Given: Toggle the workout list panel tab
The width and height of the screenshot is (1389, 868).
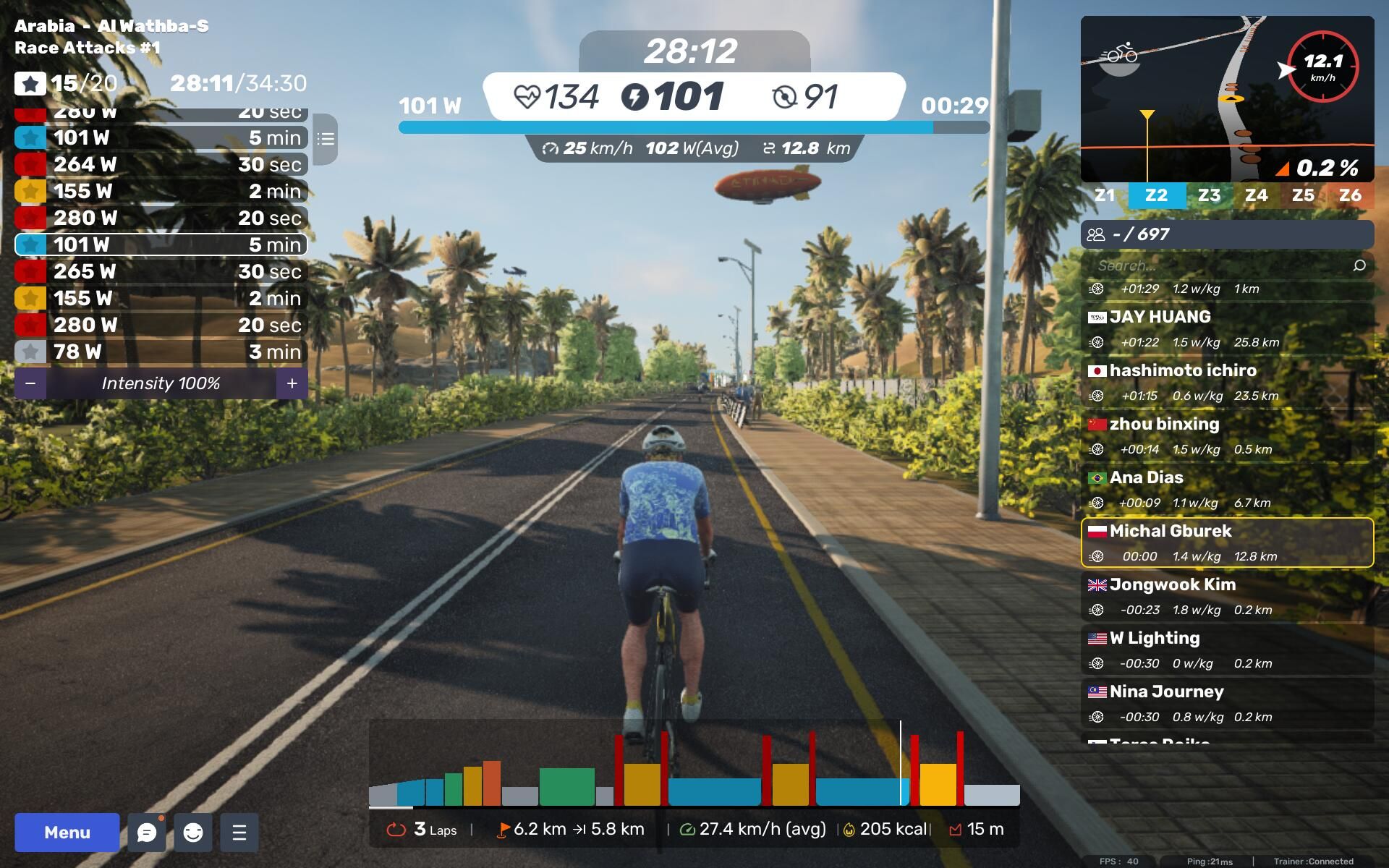Looking at the screenshot, I should pyautogui.click(x=326, y=139).
